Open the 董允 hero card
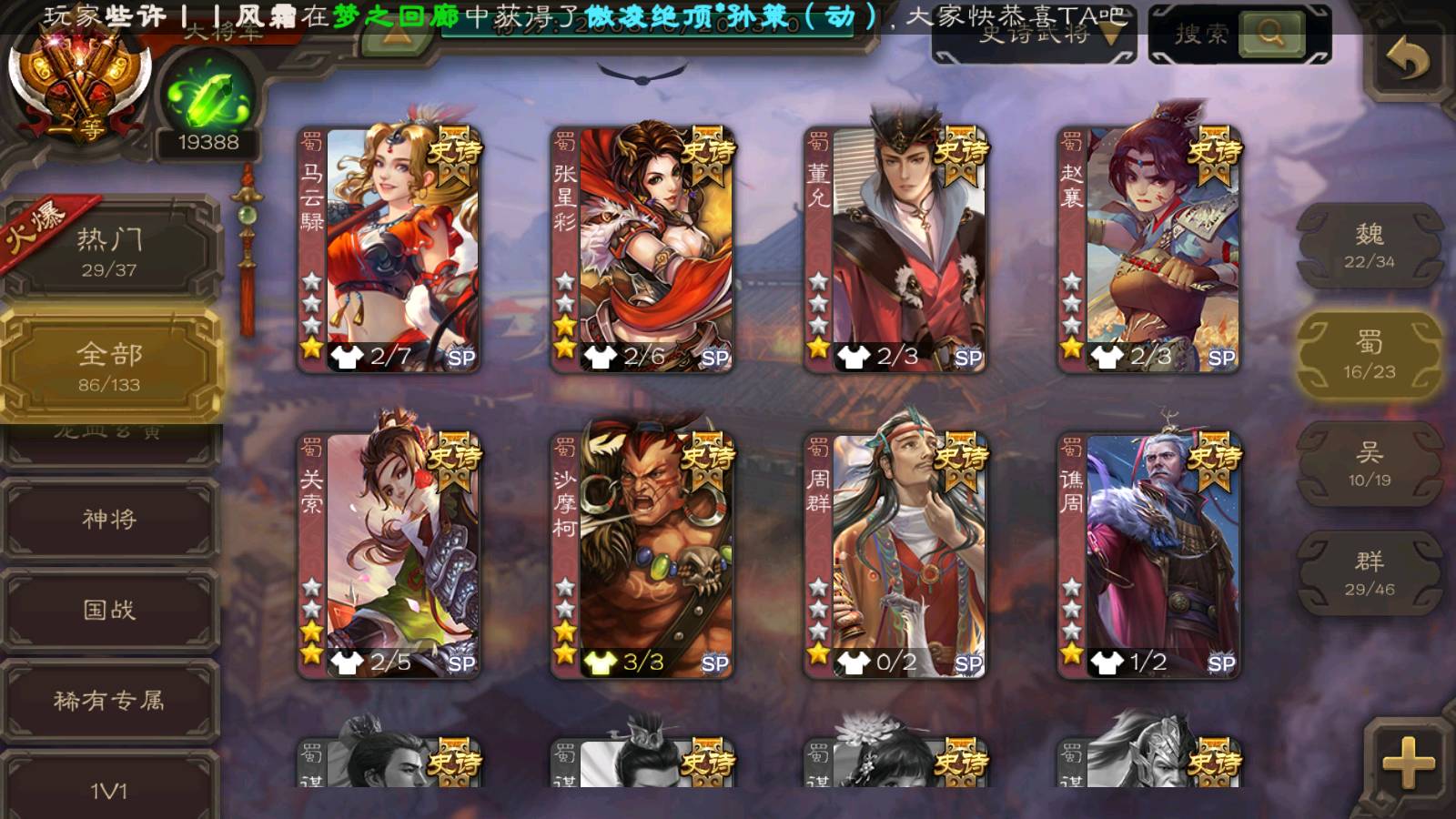 (x=895, y=249)
